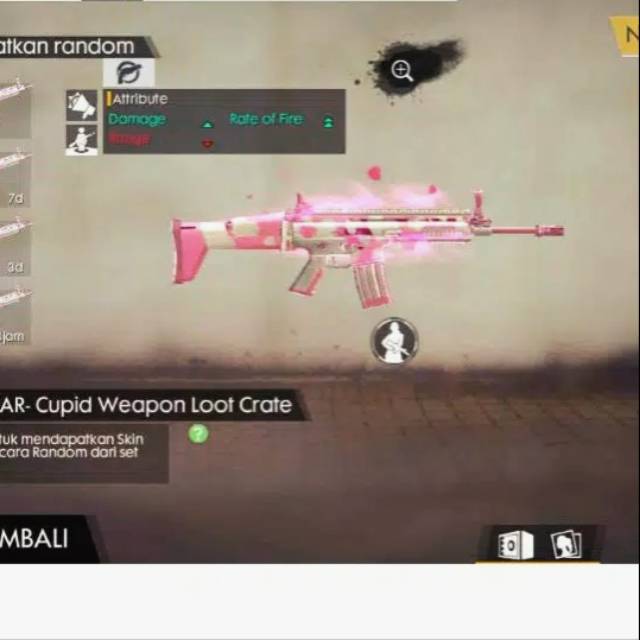This screenshot has height=640, width=640.
Task: Click the white swirl icon above Attribute
Action: (128, 72)
